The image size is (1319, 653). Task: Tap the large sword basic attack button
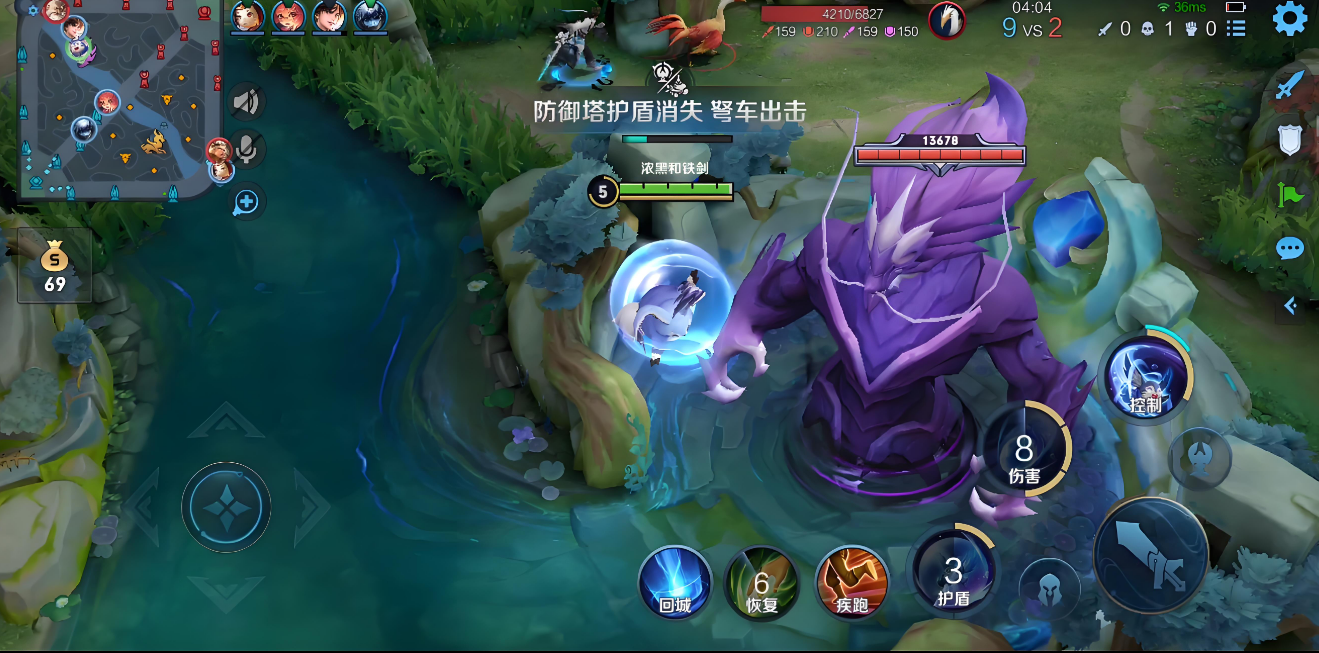[x=1150, y=553]
